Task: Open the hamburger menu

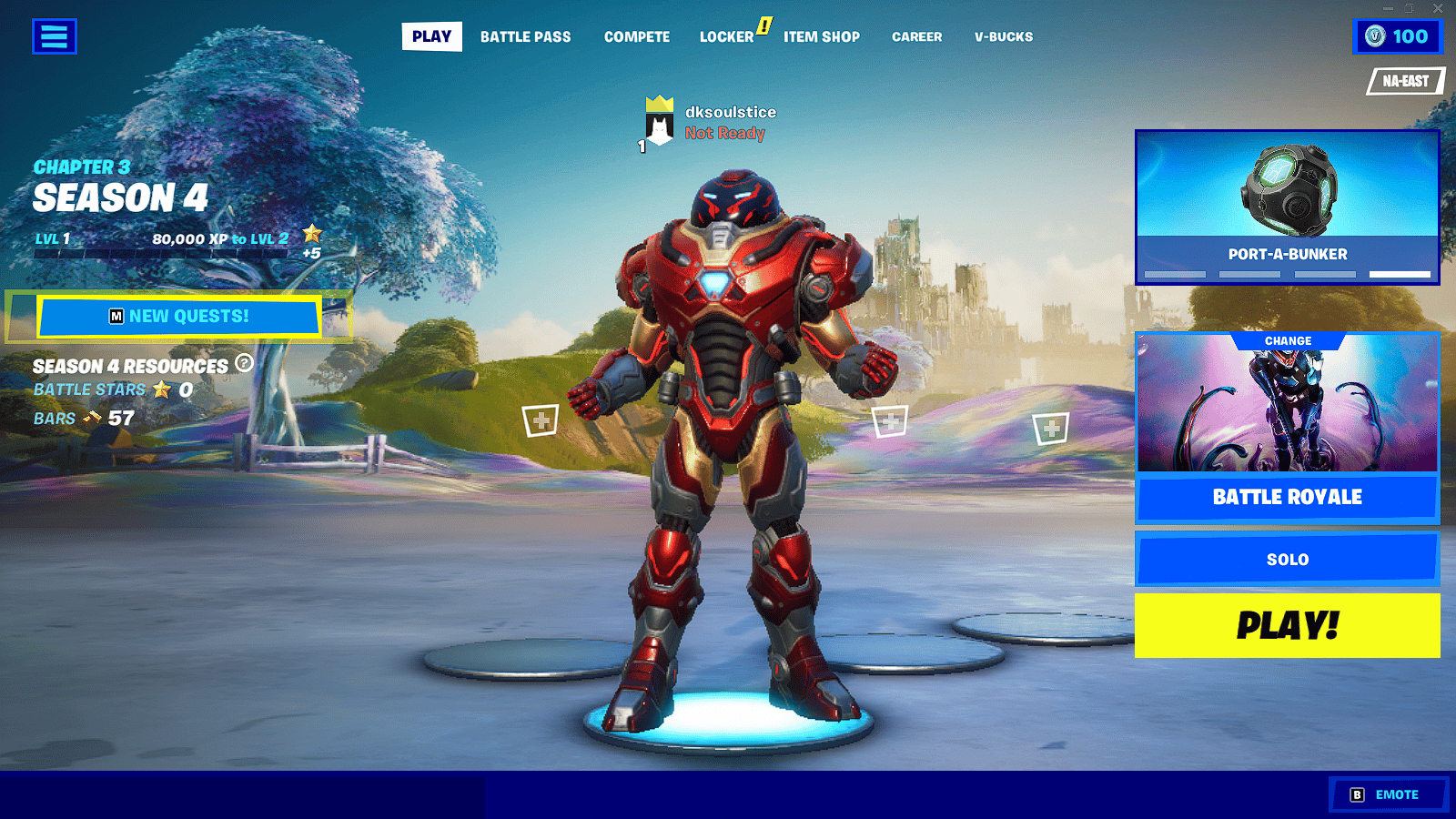Action: click(x=54, y=36)
